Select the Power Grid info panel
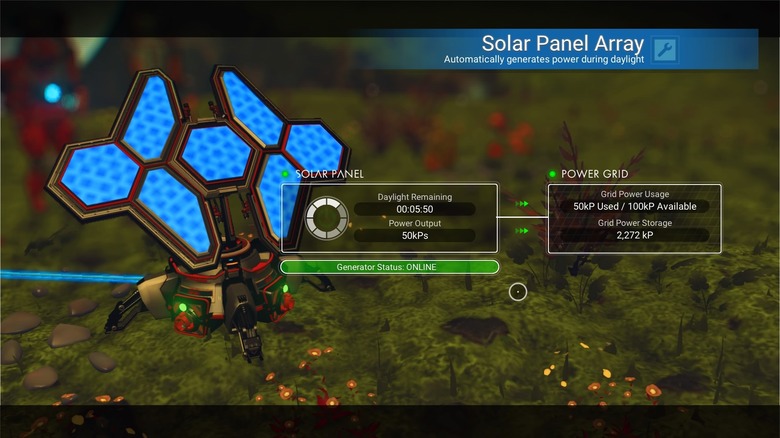 634,217
